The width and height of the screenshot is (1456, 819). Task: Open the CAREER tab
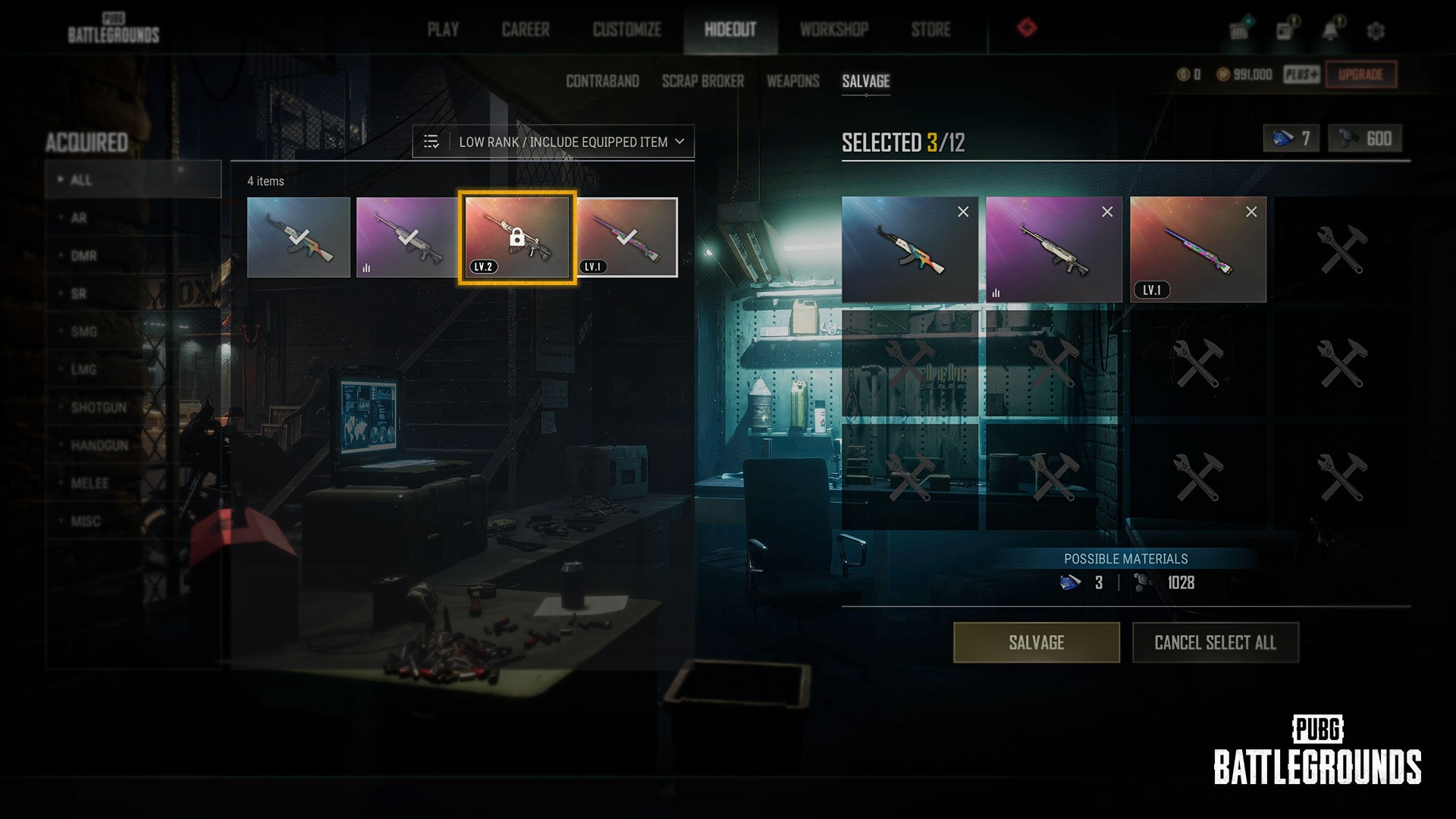[526, 30]
